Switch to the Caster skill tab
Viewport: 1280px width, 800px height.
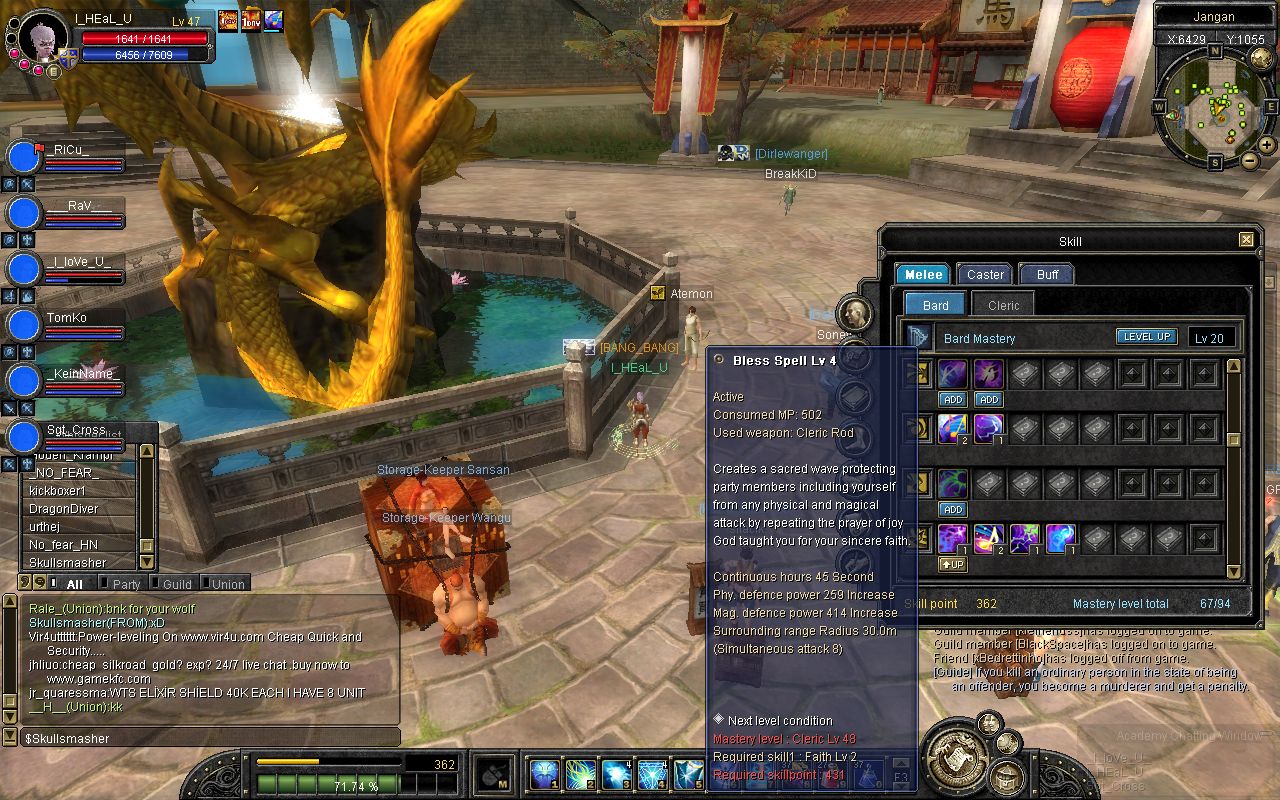click(x=985, y=274)
